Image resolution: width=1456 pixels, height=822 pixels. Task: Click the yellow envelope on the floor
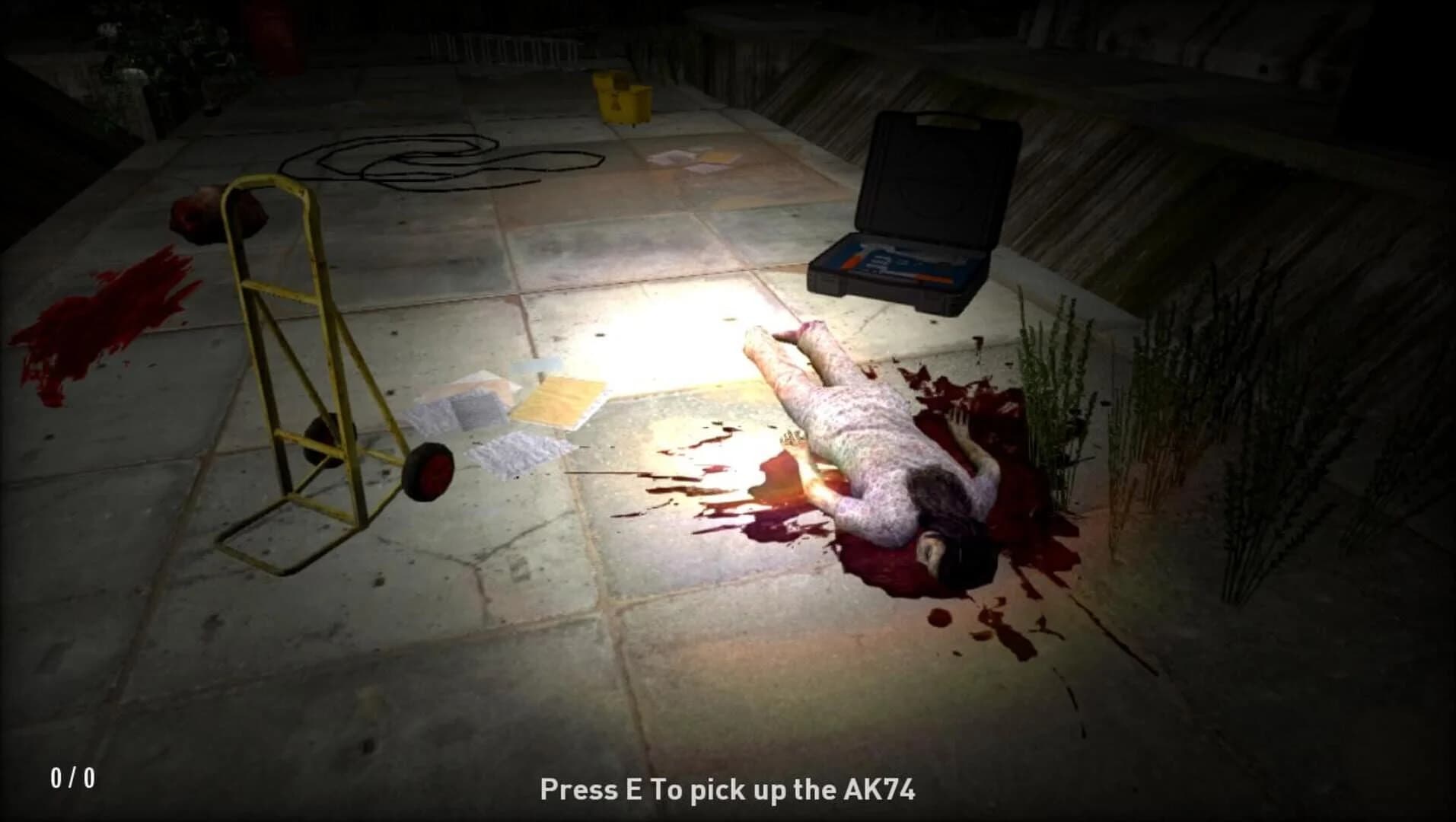(x=559, y=400)
